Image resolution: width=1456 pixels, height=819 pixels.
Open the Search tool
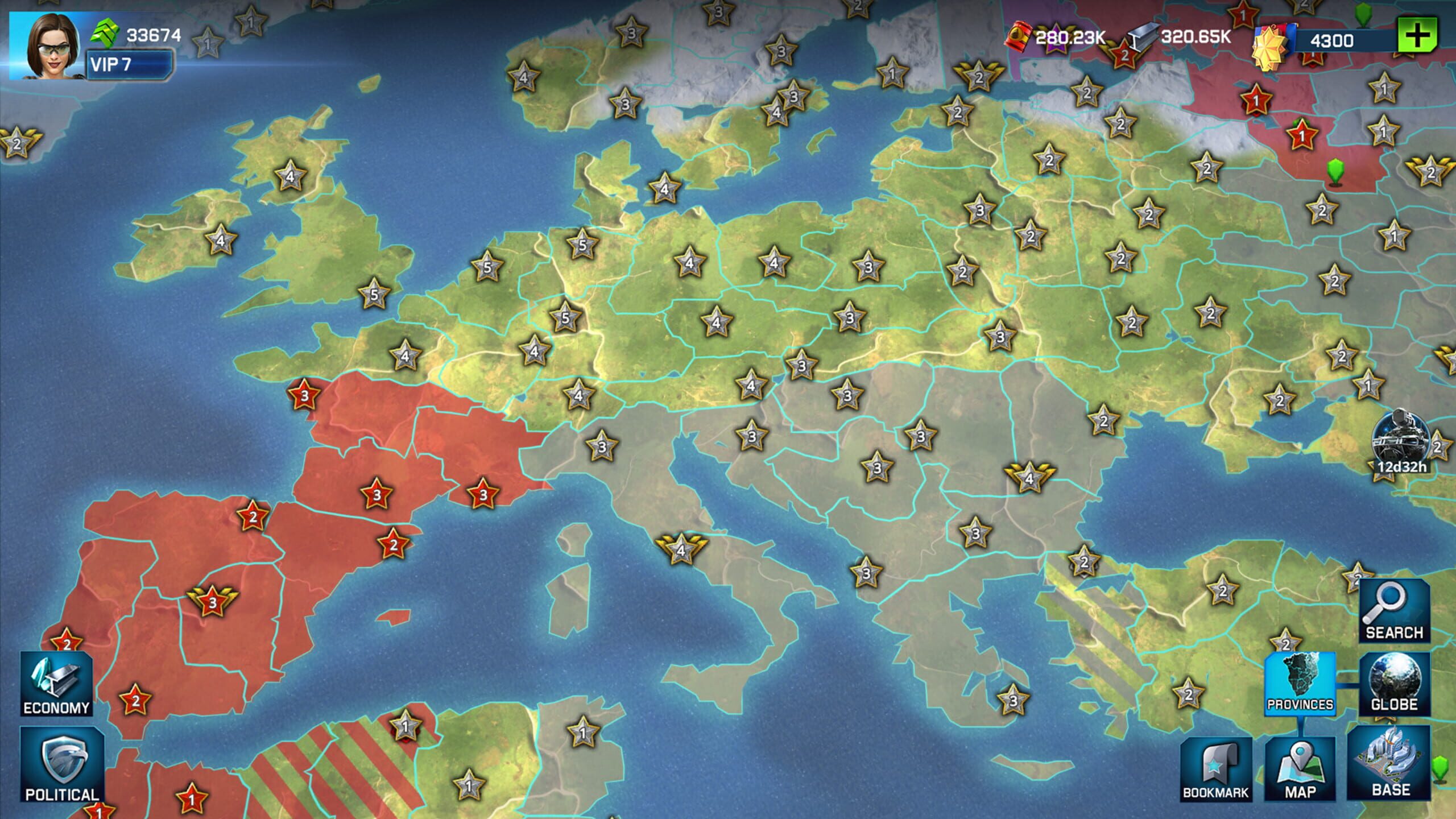(1394, 611)
